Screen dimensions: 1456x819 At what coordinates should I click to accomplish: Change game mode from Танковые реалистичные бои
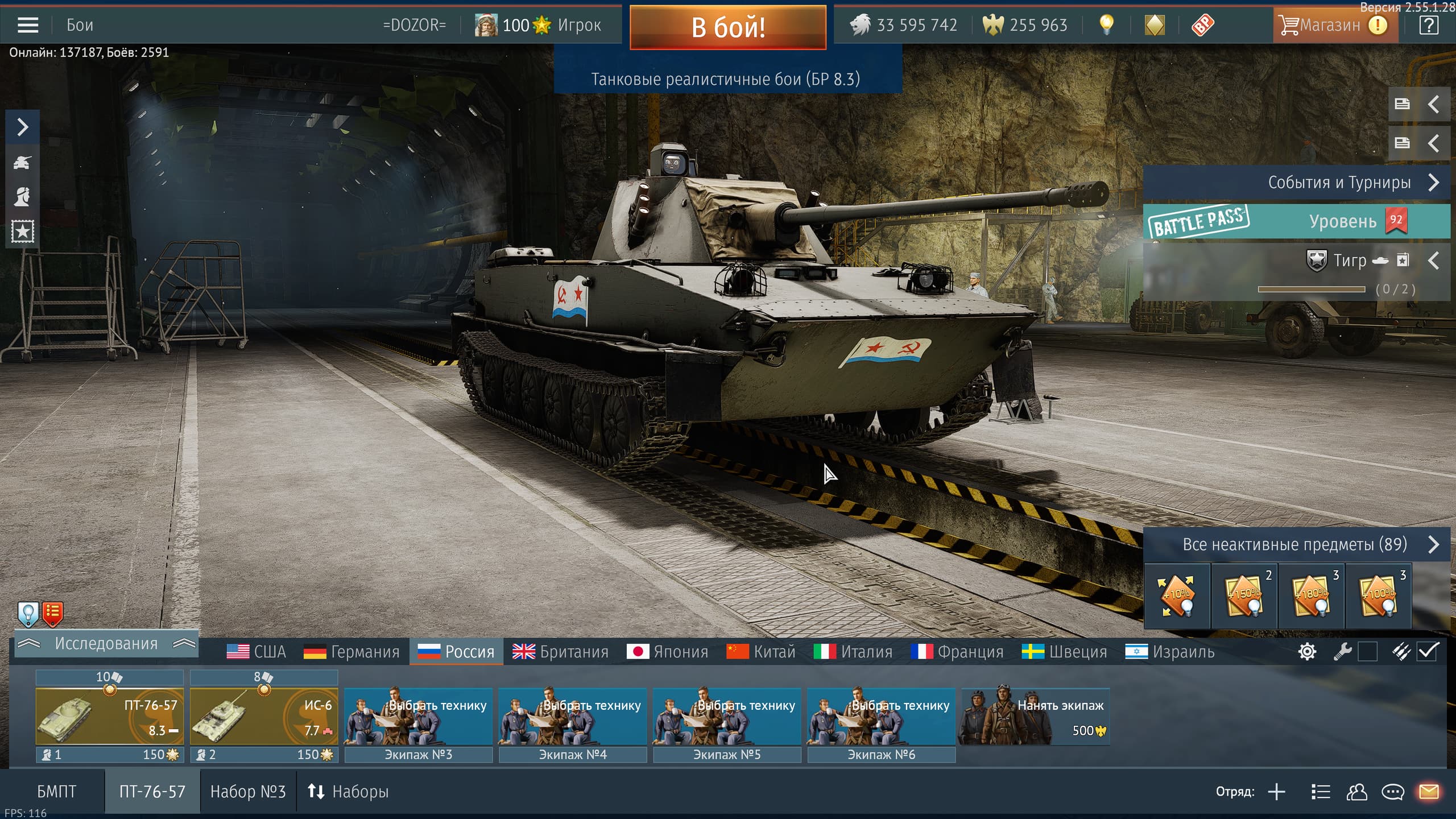[726, 78]
